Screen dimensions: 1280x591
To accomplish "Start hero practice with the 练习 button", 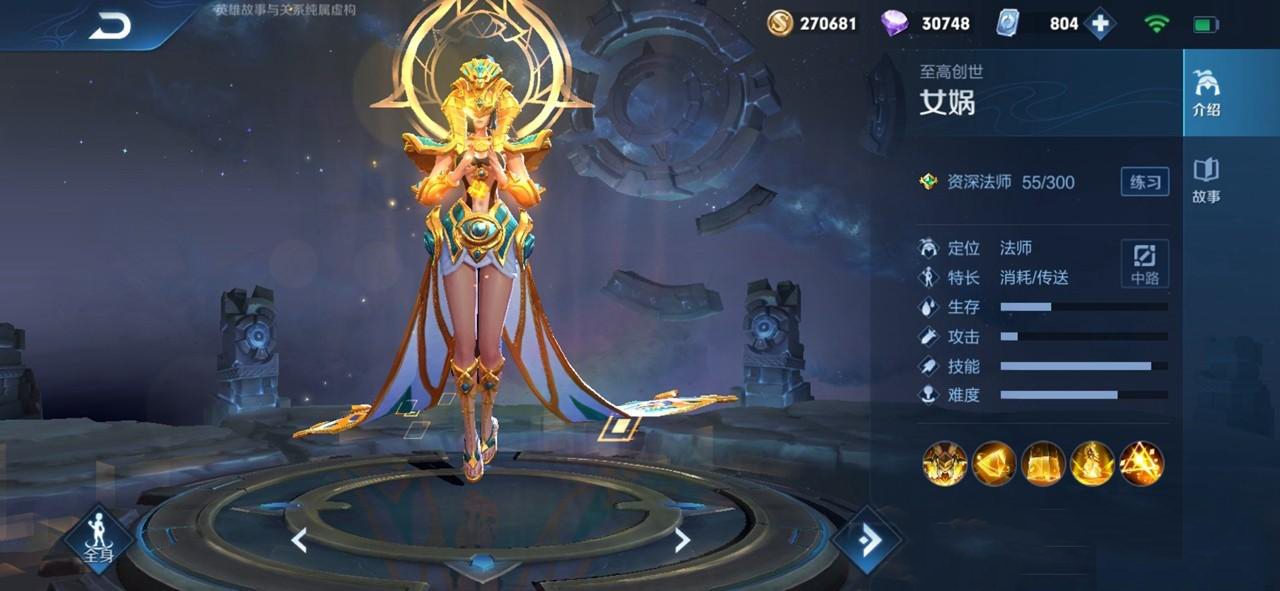I will click(1144, 182).
